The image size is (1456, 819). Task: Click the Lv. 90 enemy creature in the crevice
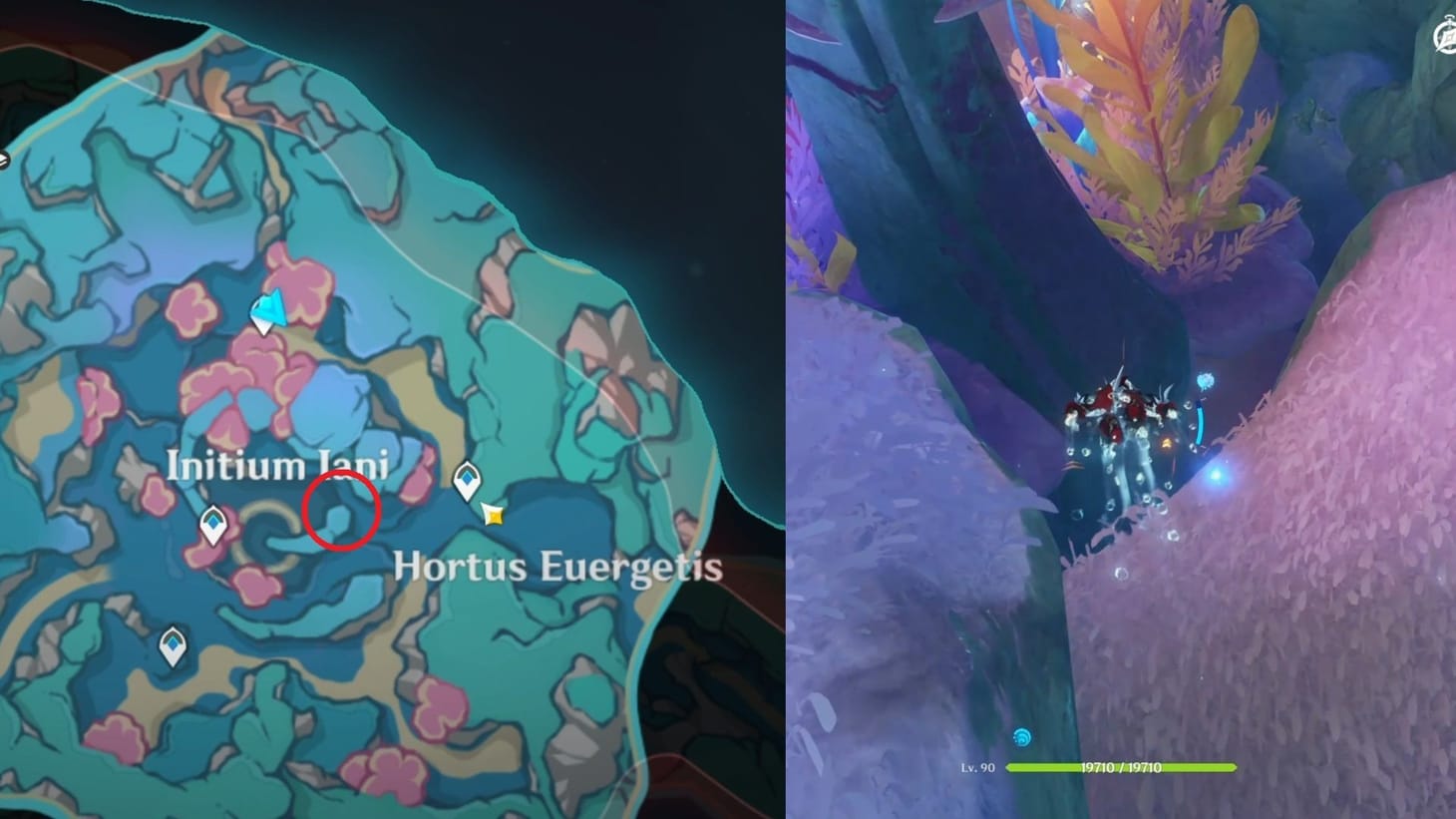1122,419
